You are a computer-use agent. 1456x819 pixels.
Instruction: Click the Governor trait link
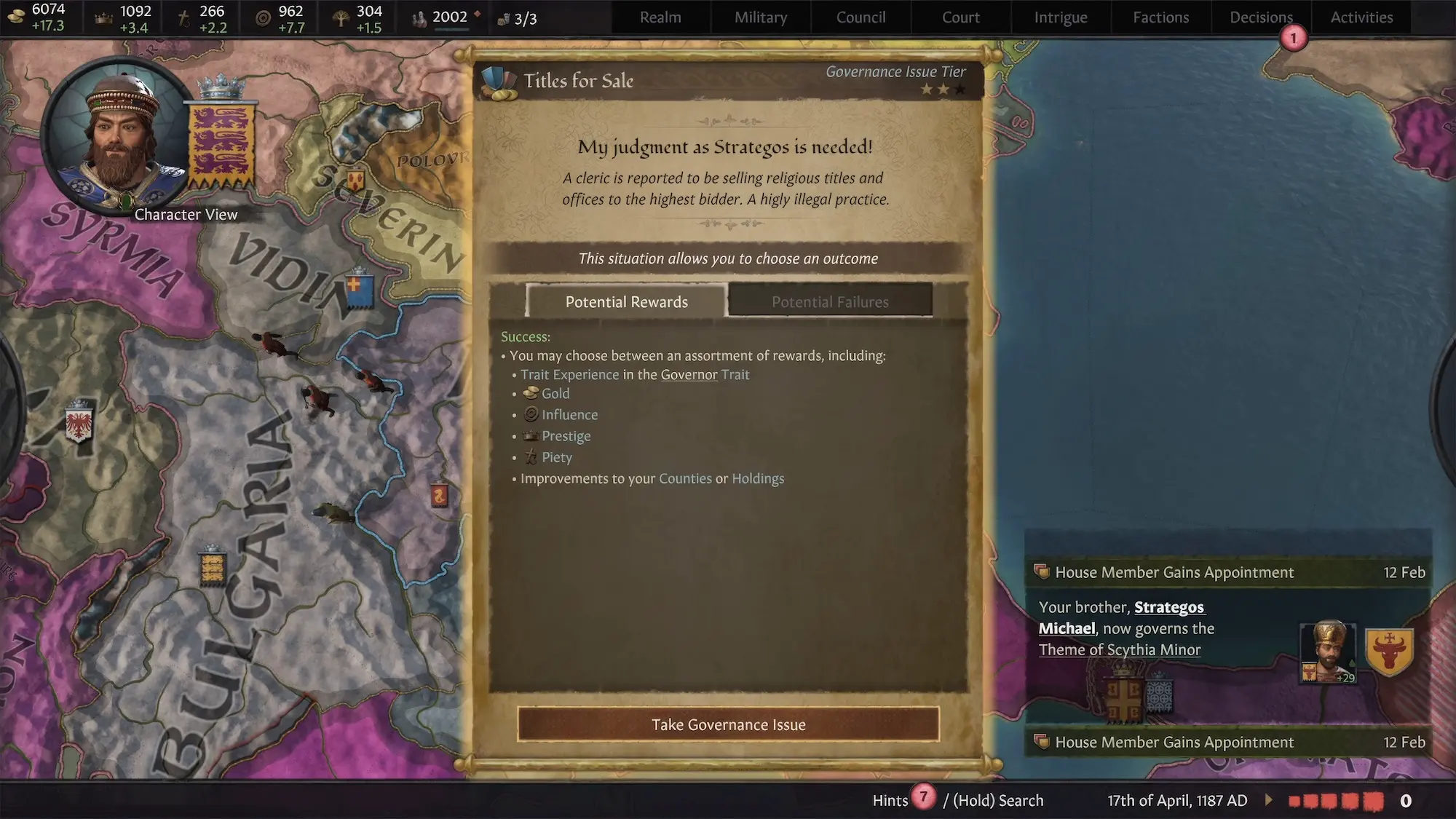point(689,375)
